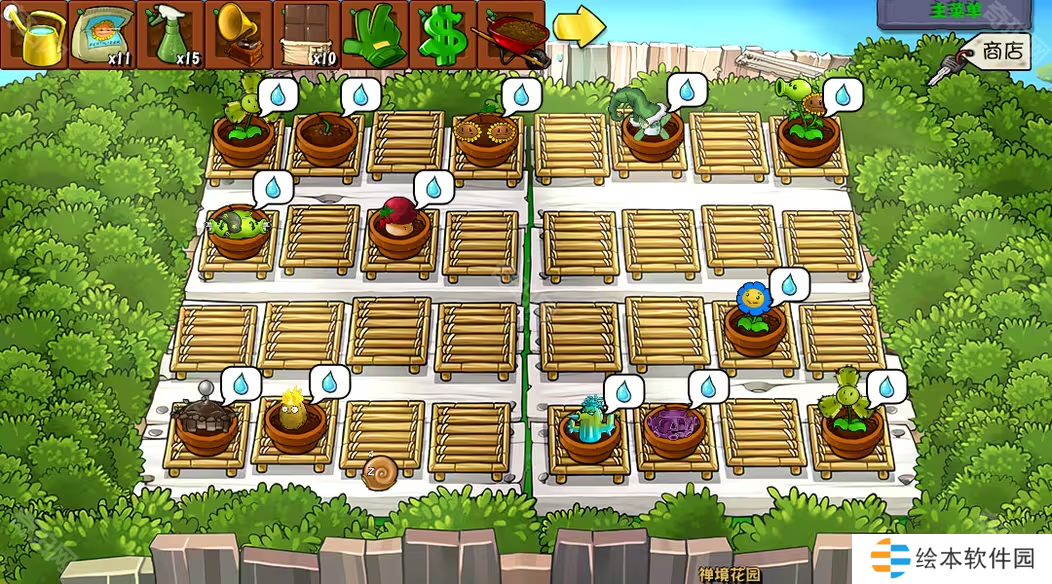Select the red wheelbarrow tool
This screenshot has height=584, width=1052.
511,36
